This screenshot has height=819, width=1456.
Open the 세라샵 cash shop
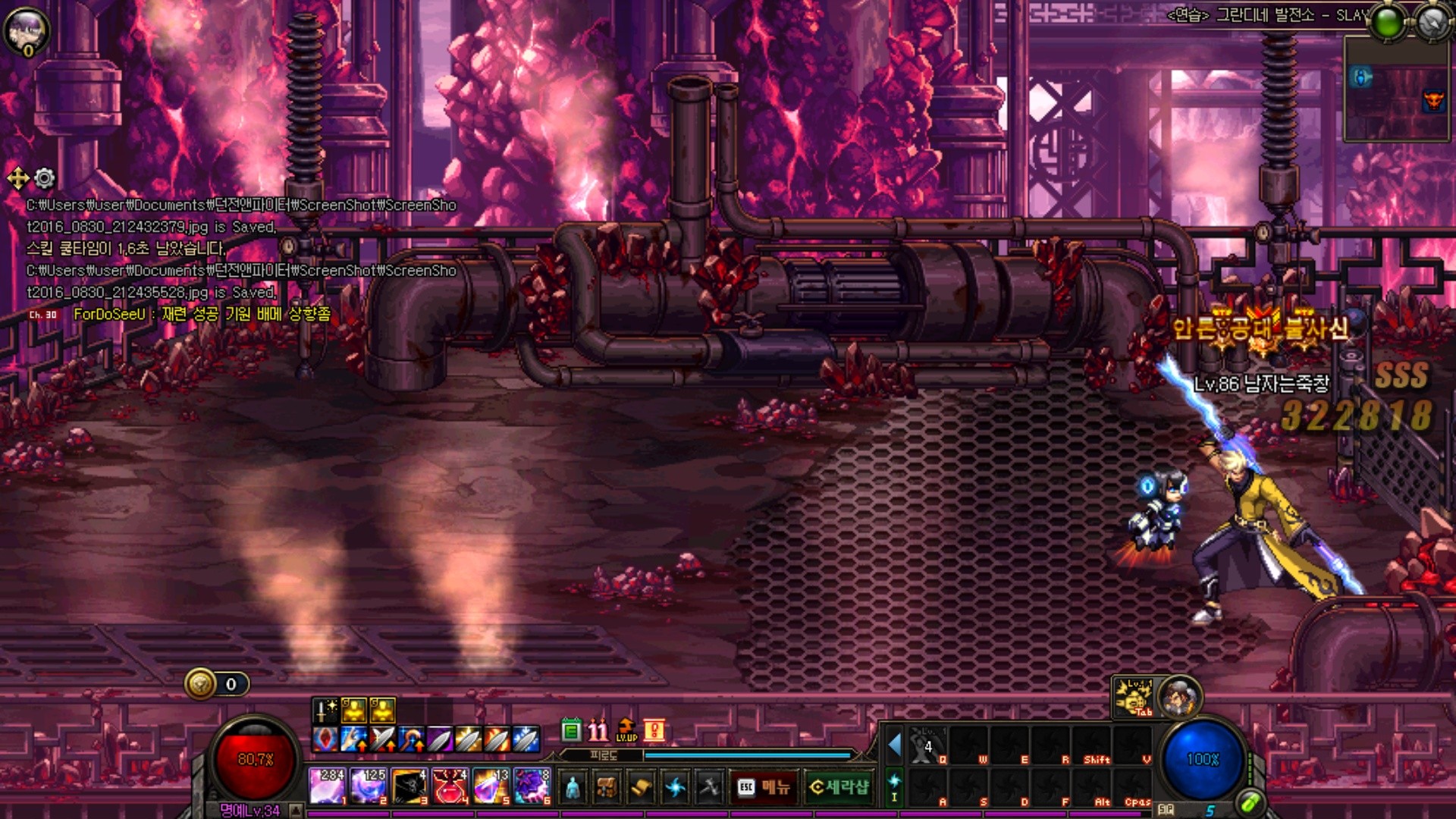(839, 787)
